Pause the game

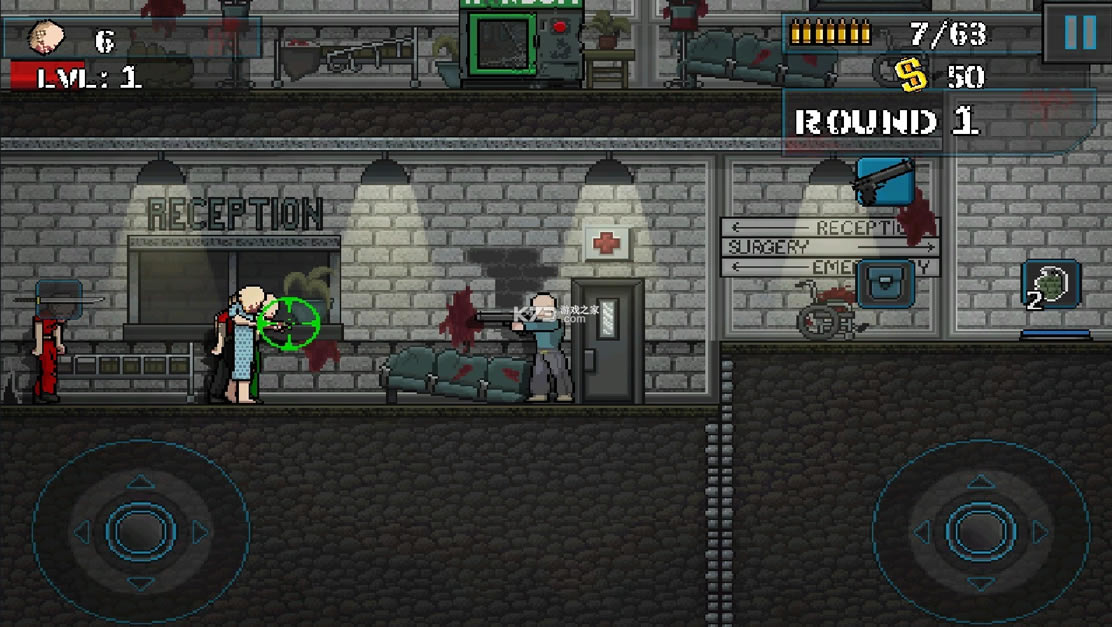[1078, 33]
